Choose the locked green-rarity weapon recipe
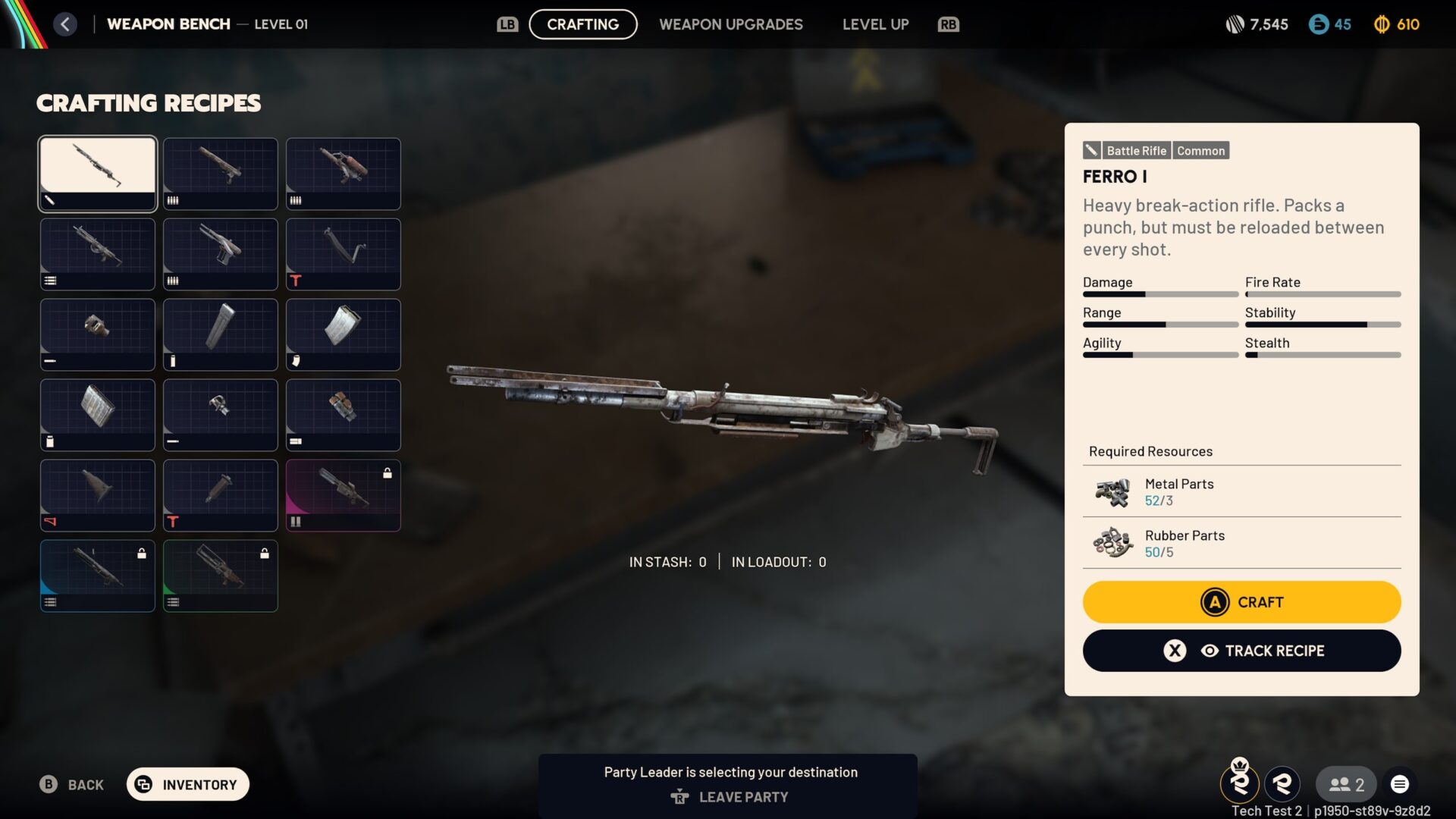The width and height of the screenshot is (1456, 819). 221,576
